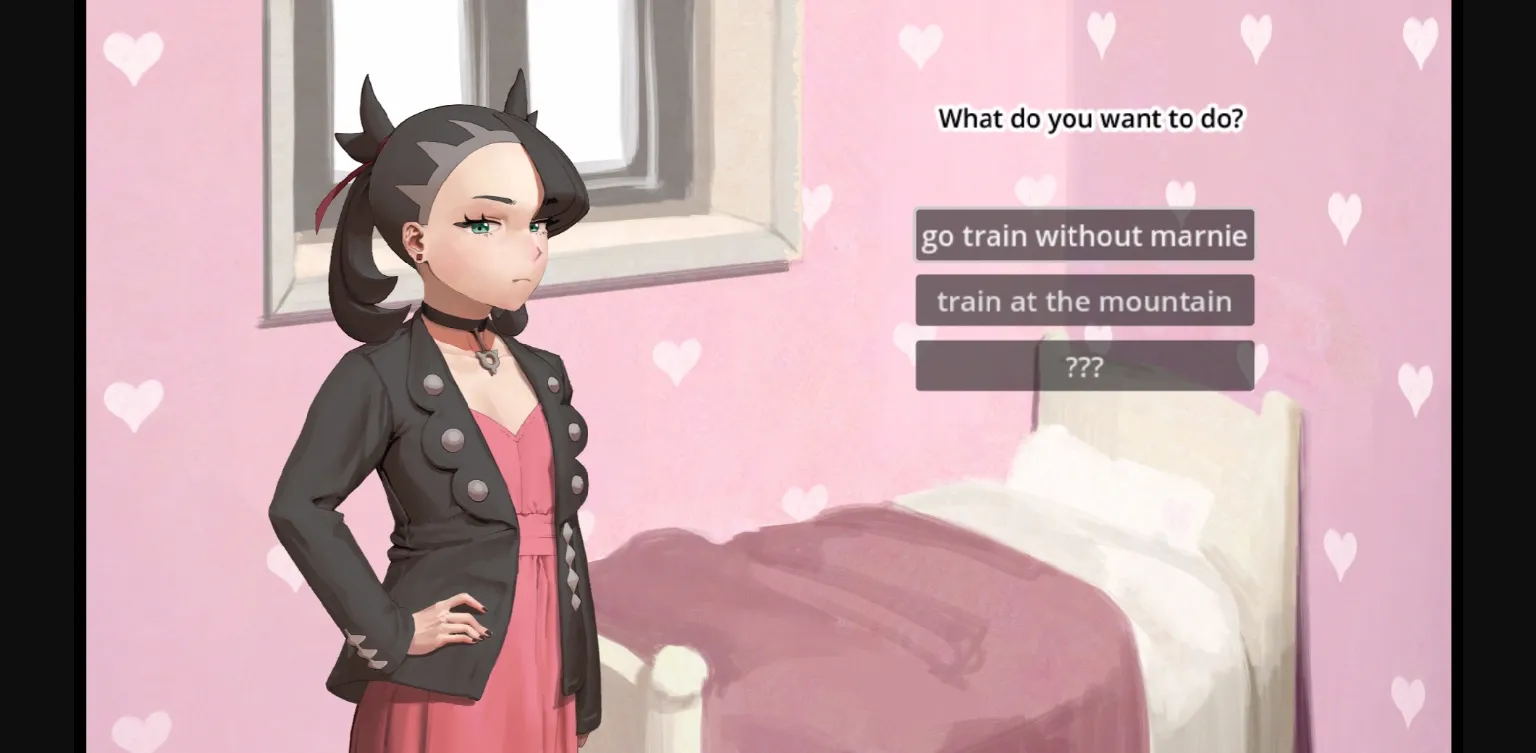Screen dimensions: 1536x753
Task: Click Marnie's face to interact
Action: 500,230
